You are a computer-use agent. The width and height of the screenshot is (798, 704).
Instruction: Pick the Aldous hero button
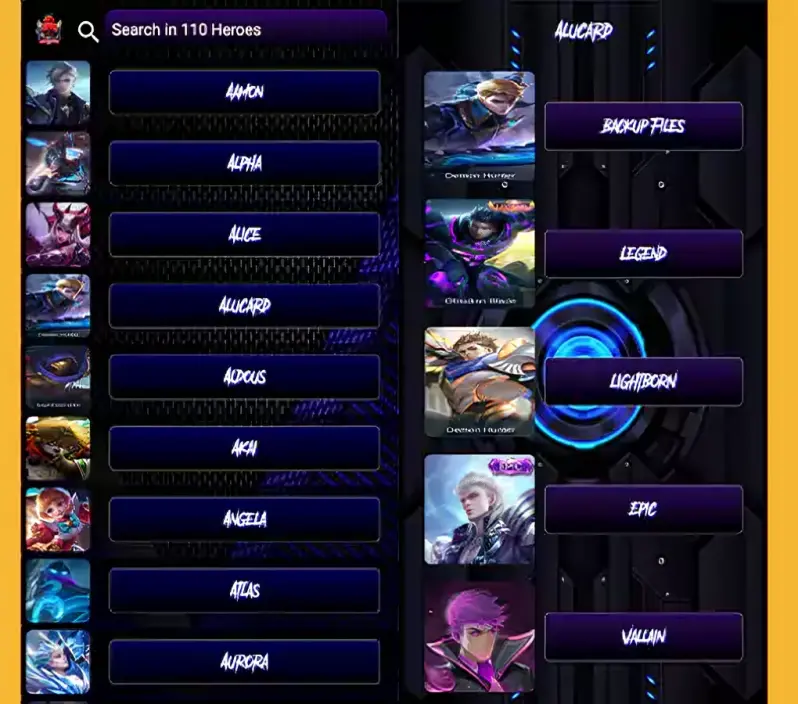pos(244,377)
